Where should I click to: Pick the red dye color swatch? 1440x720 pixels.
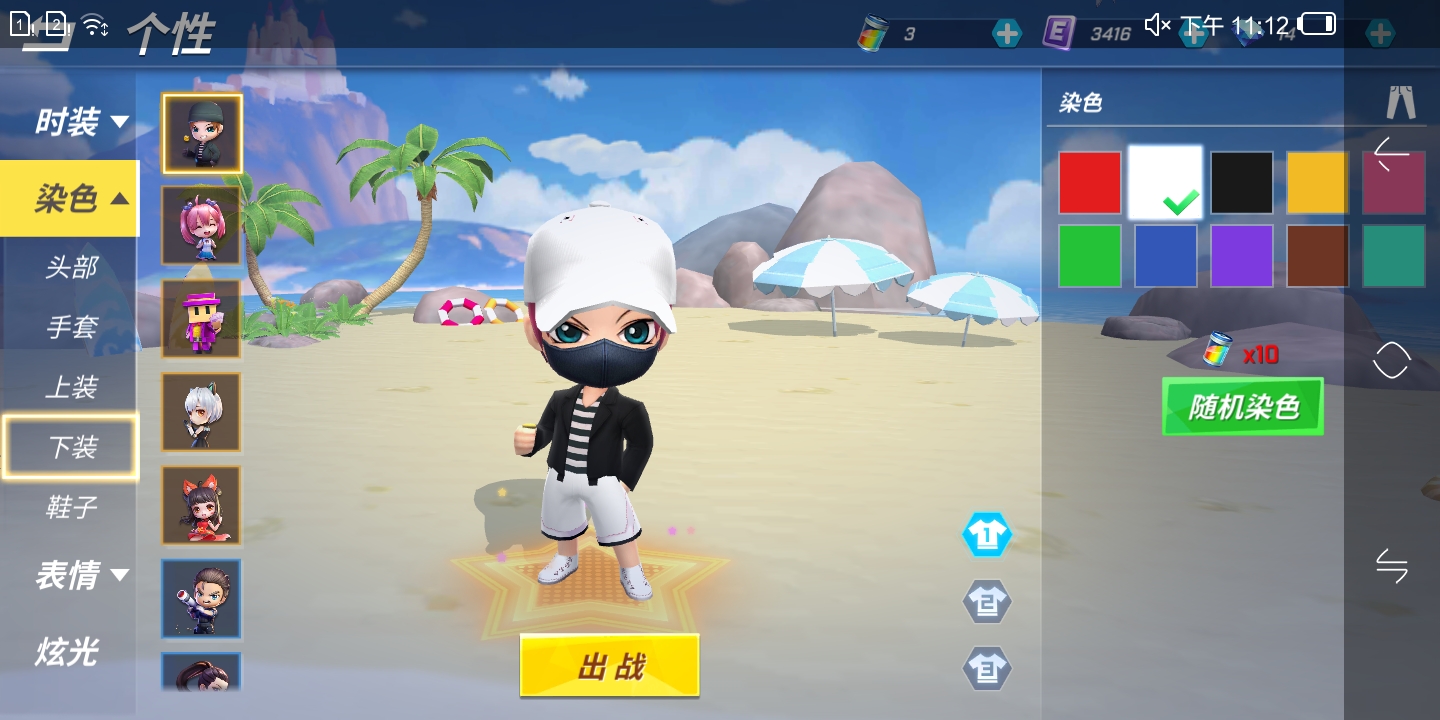[1089, 183]
